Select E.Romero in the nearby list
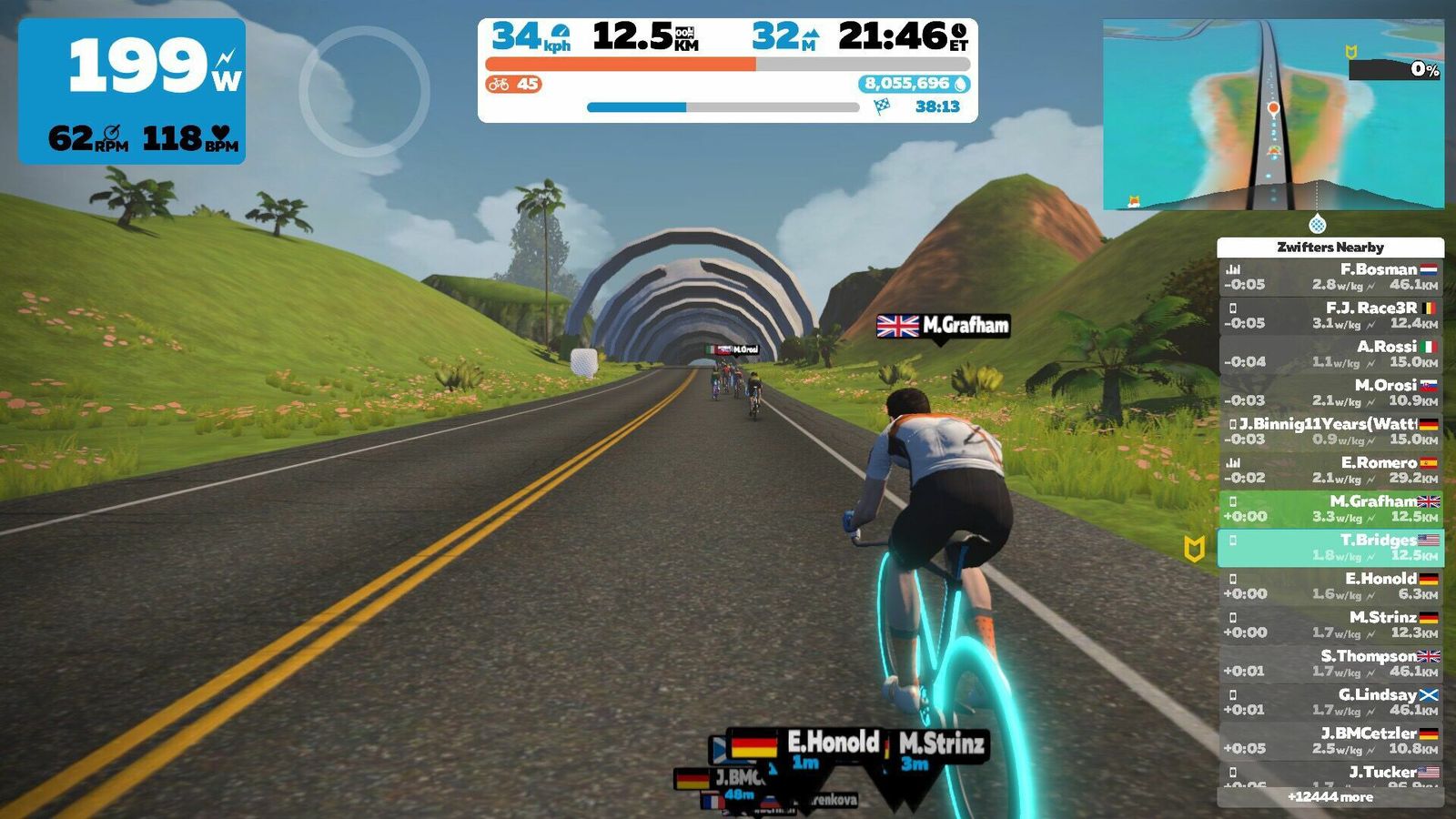This screenshot has height=819, width=1456. point(1330,470)
